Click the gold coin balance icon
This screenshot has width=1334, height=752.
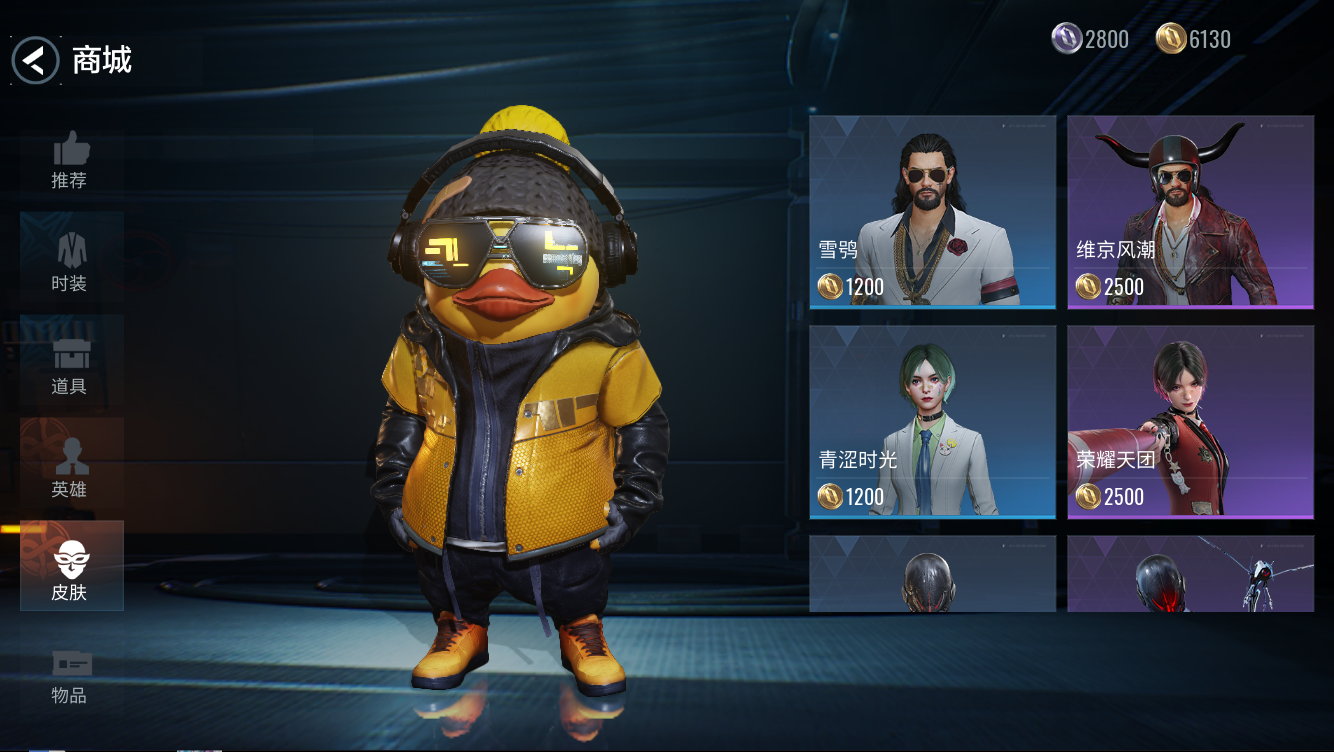tap(1170, 39)
